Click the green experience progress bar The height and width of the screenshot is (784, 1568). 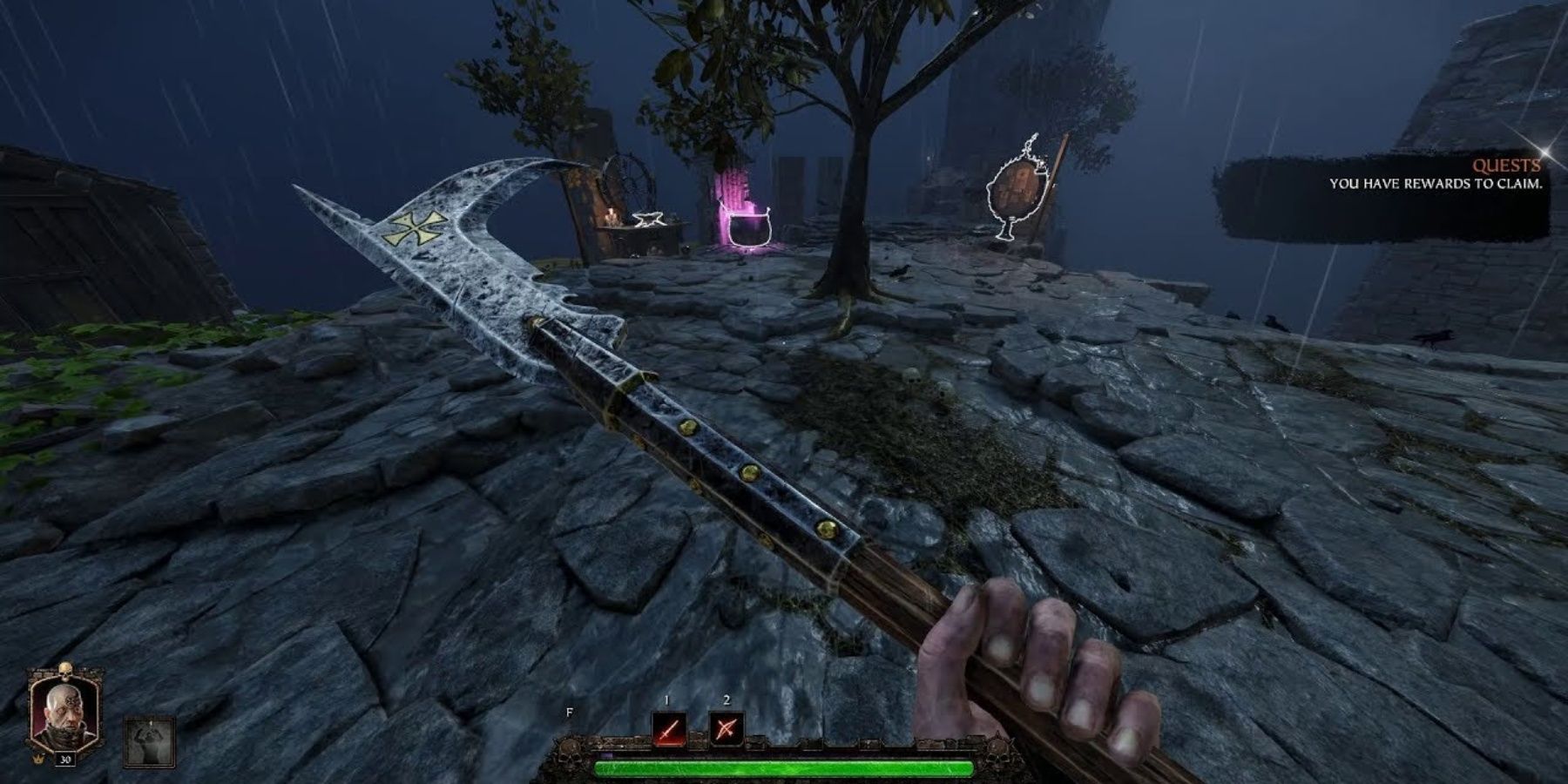pos(784,767)
